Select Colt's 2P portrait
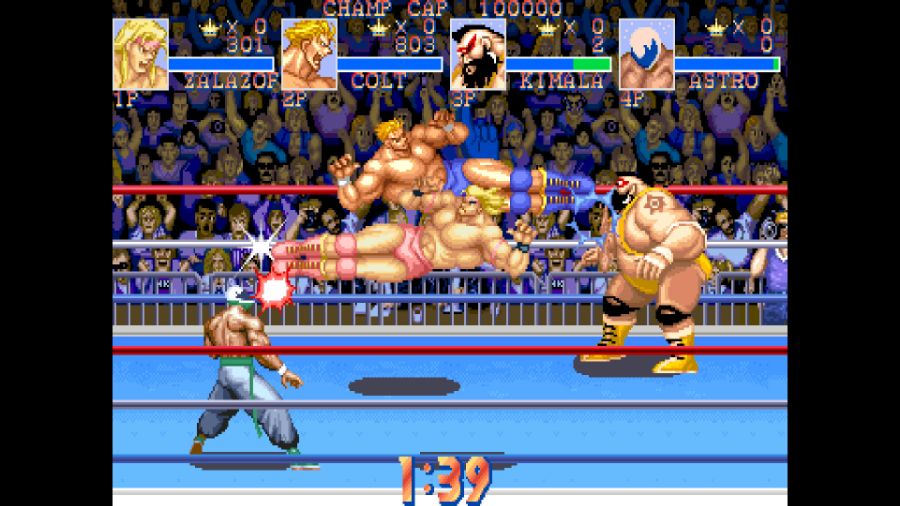 click(x=308, y=54)
